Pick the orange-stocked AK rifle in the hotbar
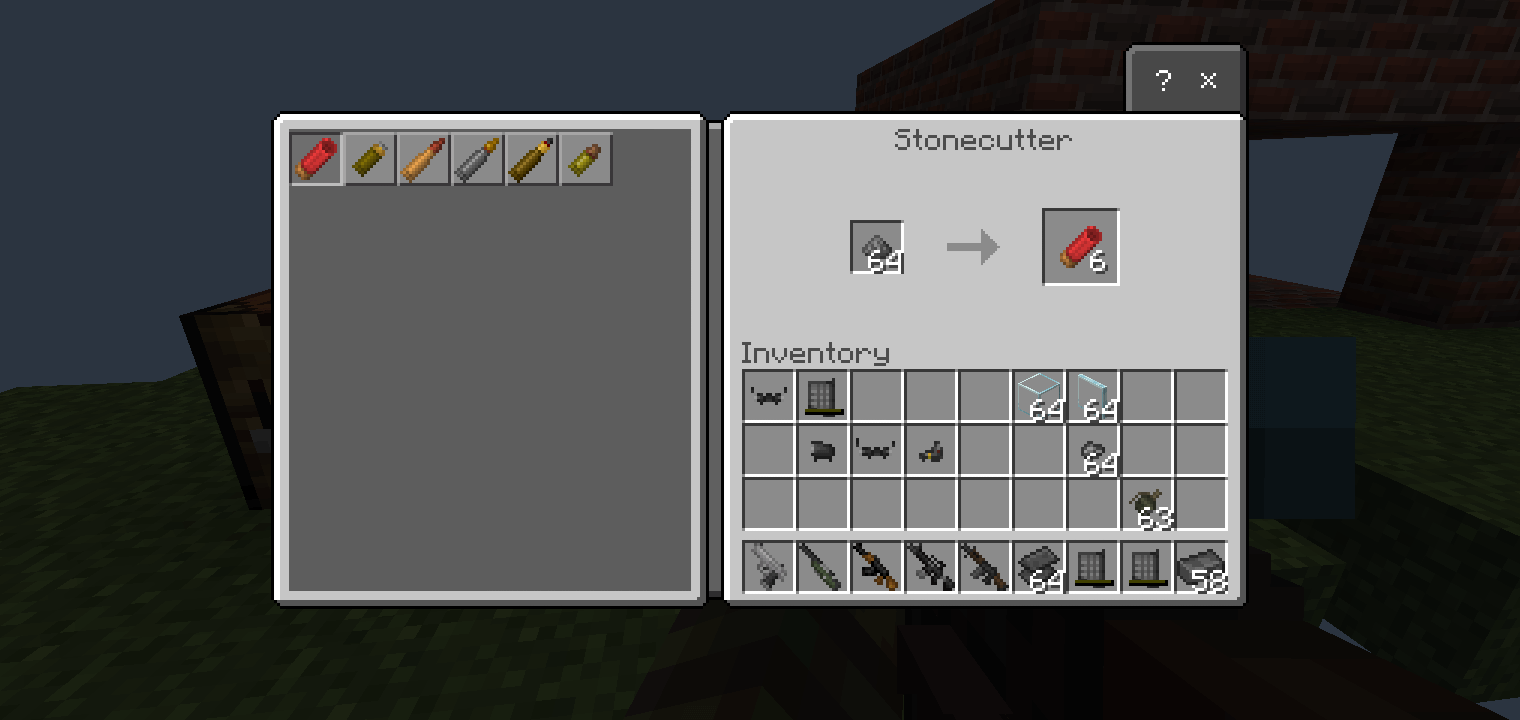 pyautogui.click(x=877, y=567)
